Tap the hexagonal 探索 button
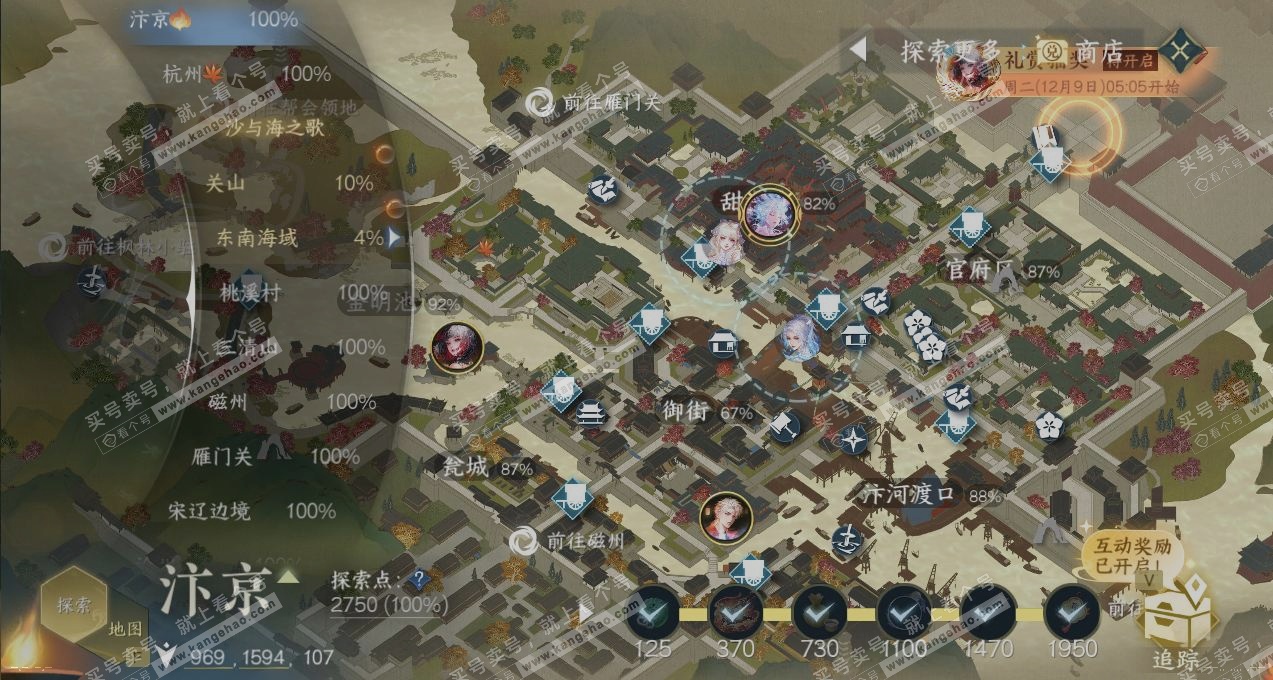 pyautogui.click(x=74, y=604)
